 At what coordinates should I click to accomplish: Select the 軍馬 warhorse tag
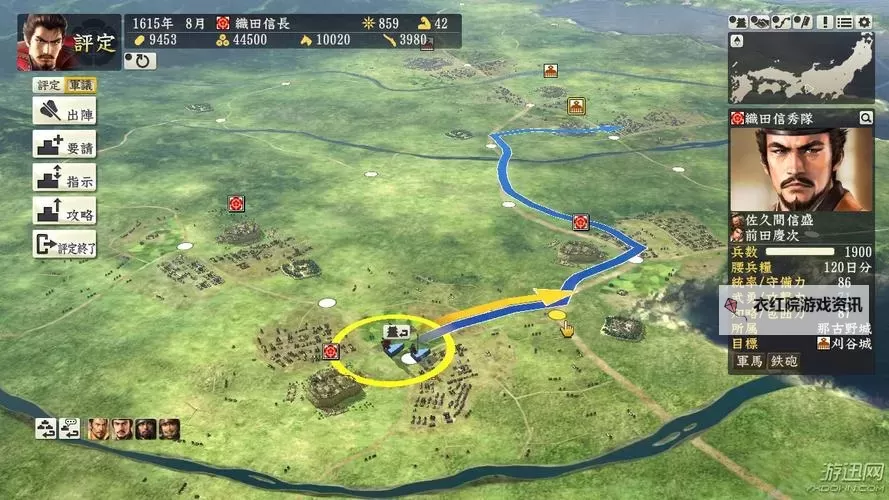(x=749, y=361)
